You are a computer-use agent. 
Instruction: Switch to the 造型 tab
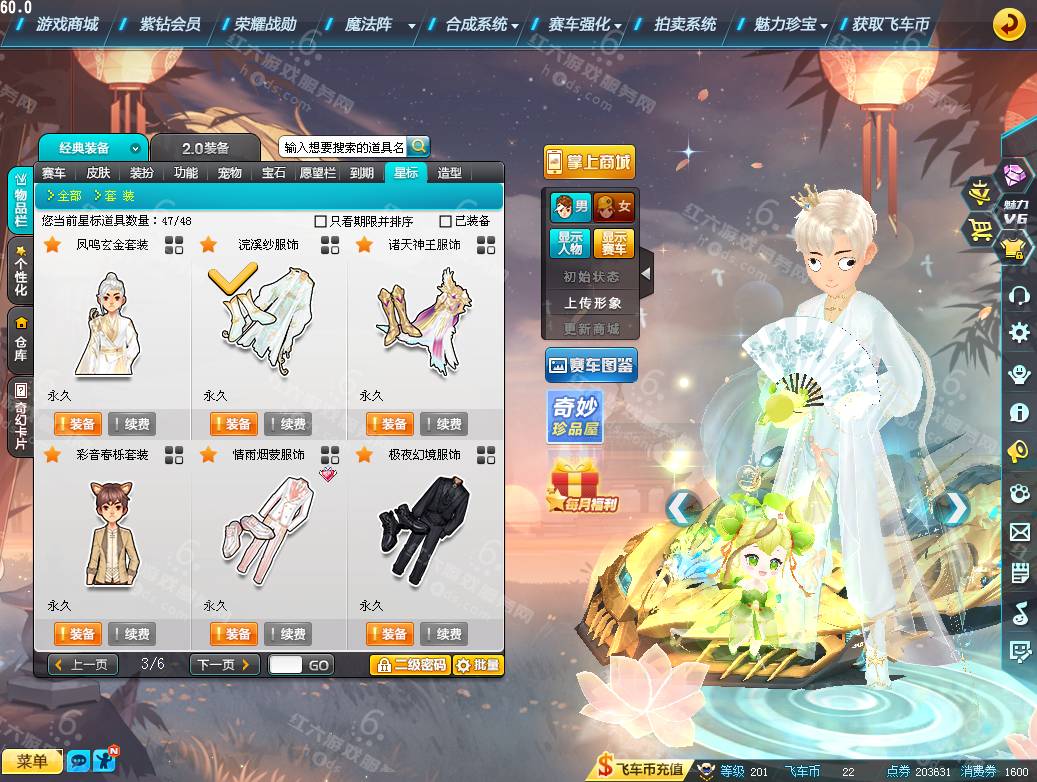(450, 173)
